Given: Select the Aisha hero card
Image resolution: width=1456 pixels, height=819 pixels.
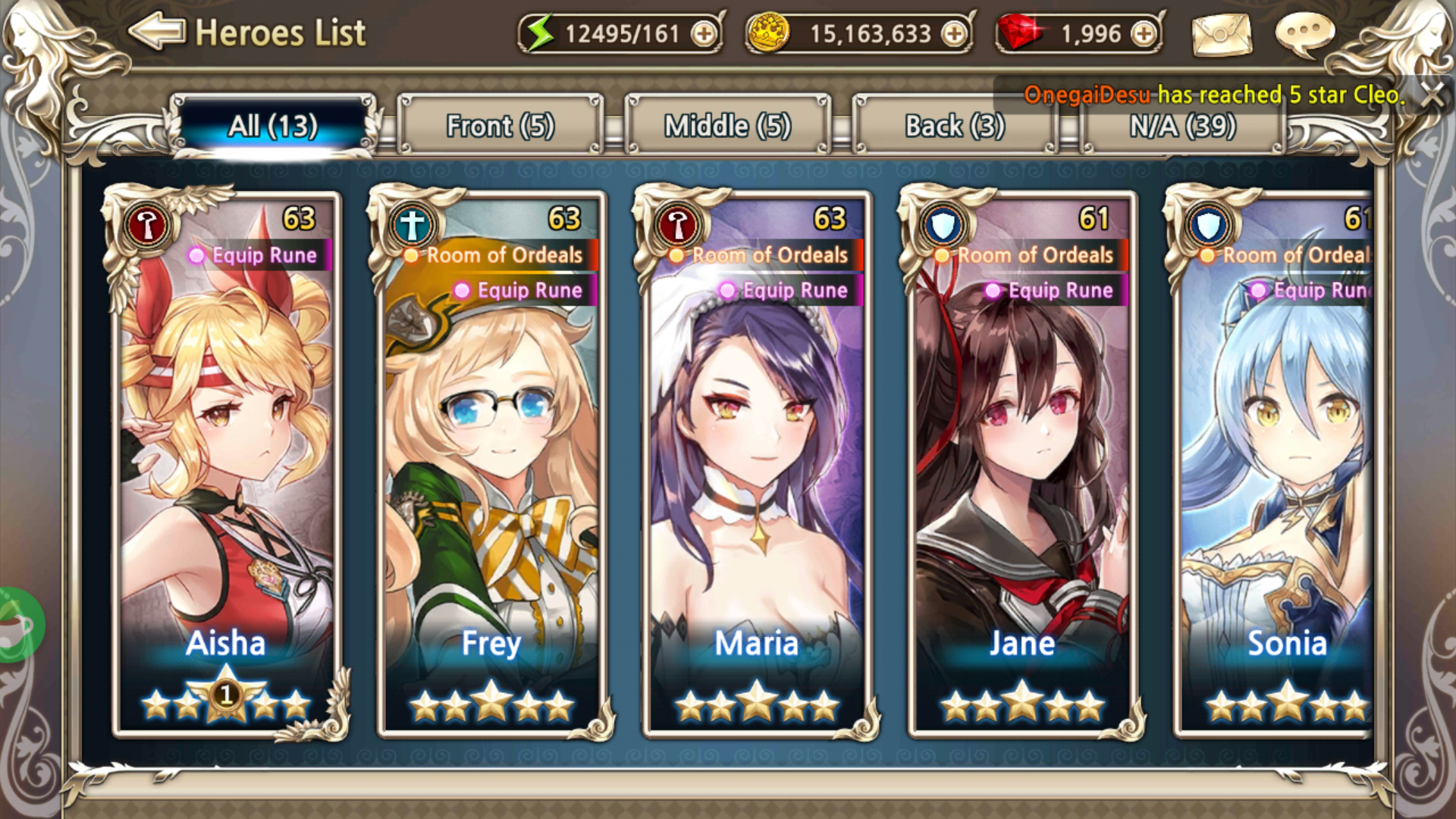Looking at the screenshot, I should (x=226, y=463).
